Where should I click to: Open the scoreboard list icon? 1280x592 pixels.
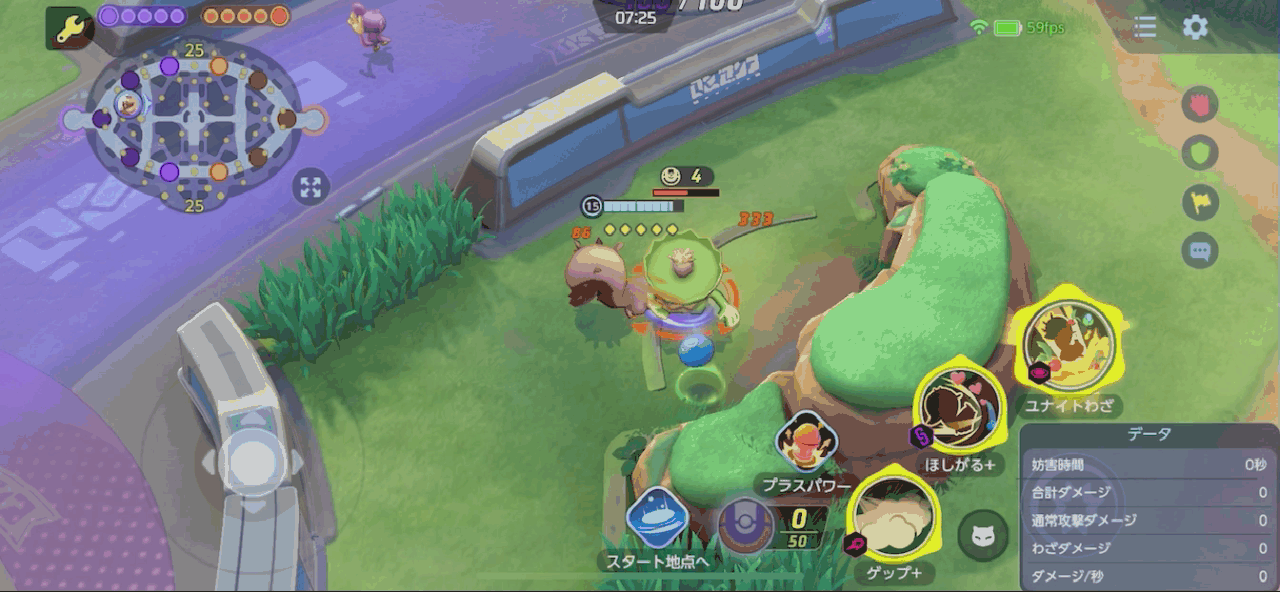tap(1145, 27)
